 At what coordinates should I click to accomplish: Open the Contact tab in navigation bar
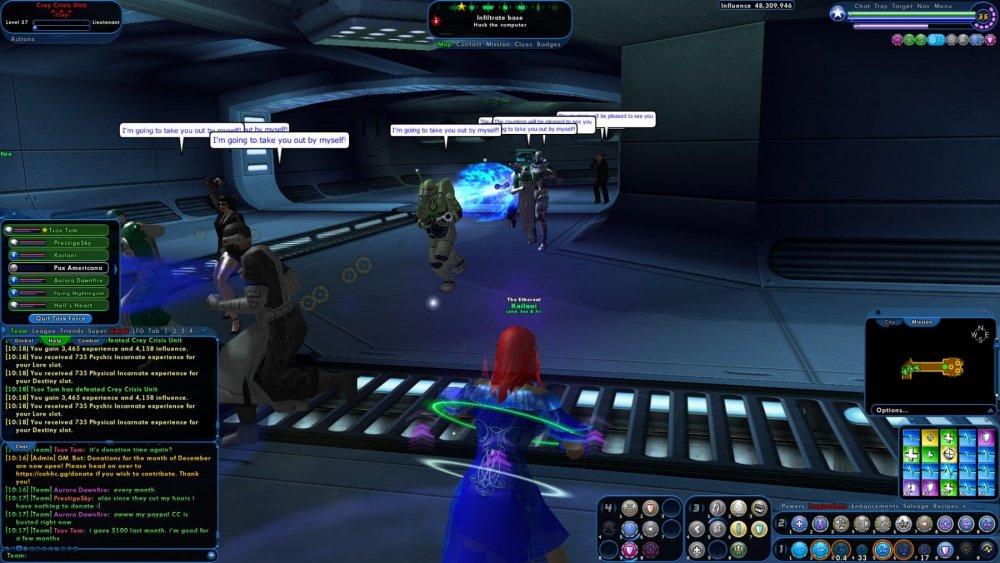click(469, 45)
